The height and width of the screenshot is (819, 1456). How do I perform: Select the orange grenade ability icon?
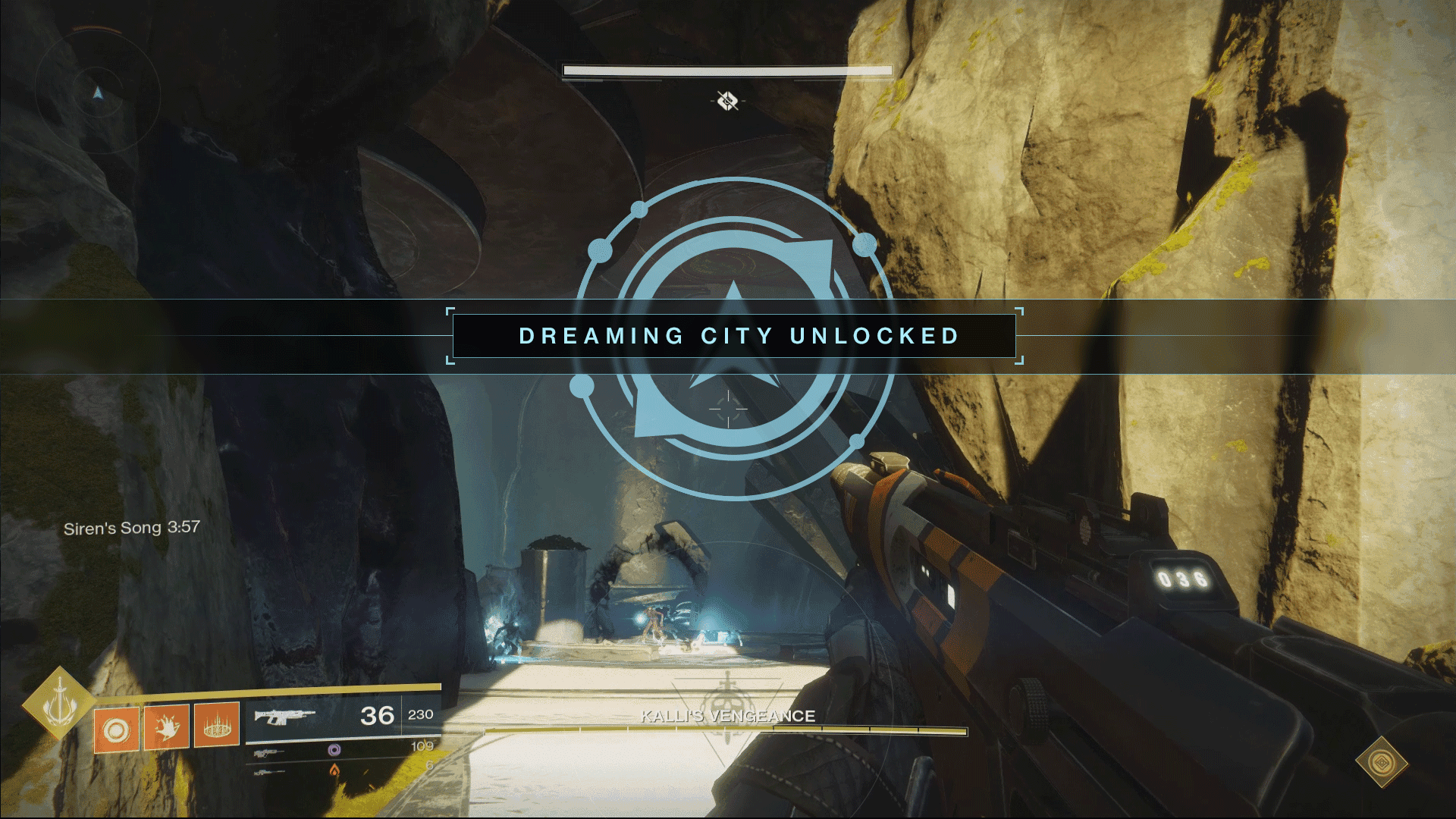[x=116, y=730]
